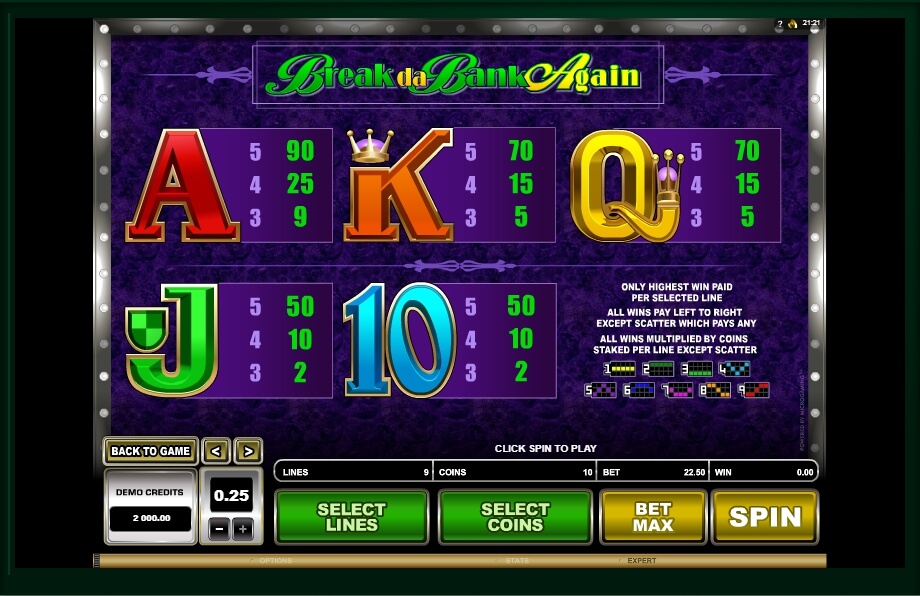Choose the Select Coins button
The height and width of the screenshot is (596, 920).
[x=515, y=517]
